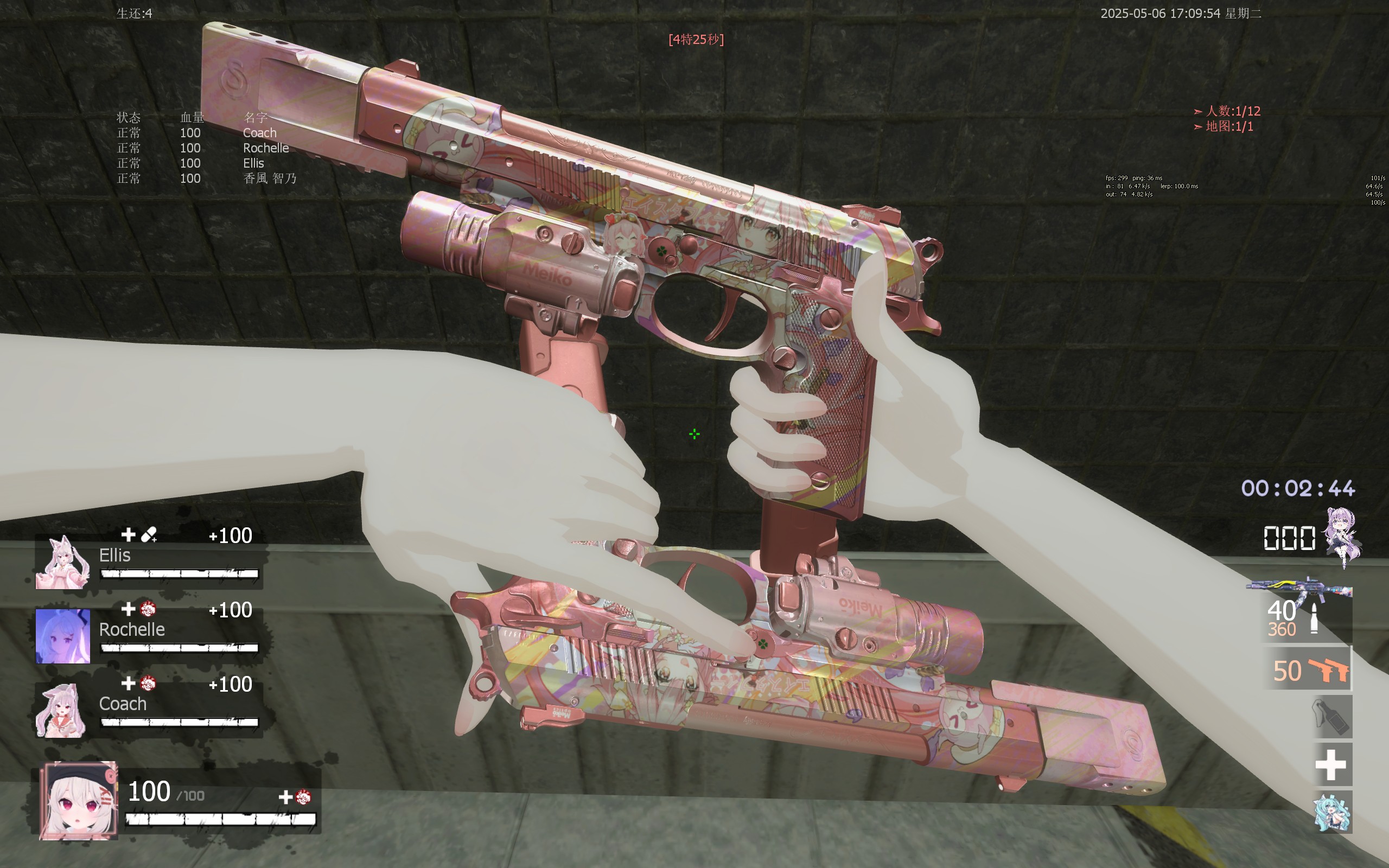Click Rochelle's blue-haired portrait
The height and width of the screenshot is (868, 1389).
[x=62, y=636]
